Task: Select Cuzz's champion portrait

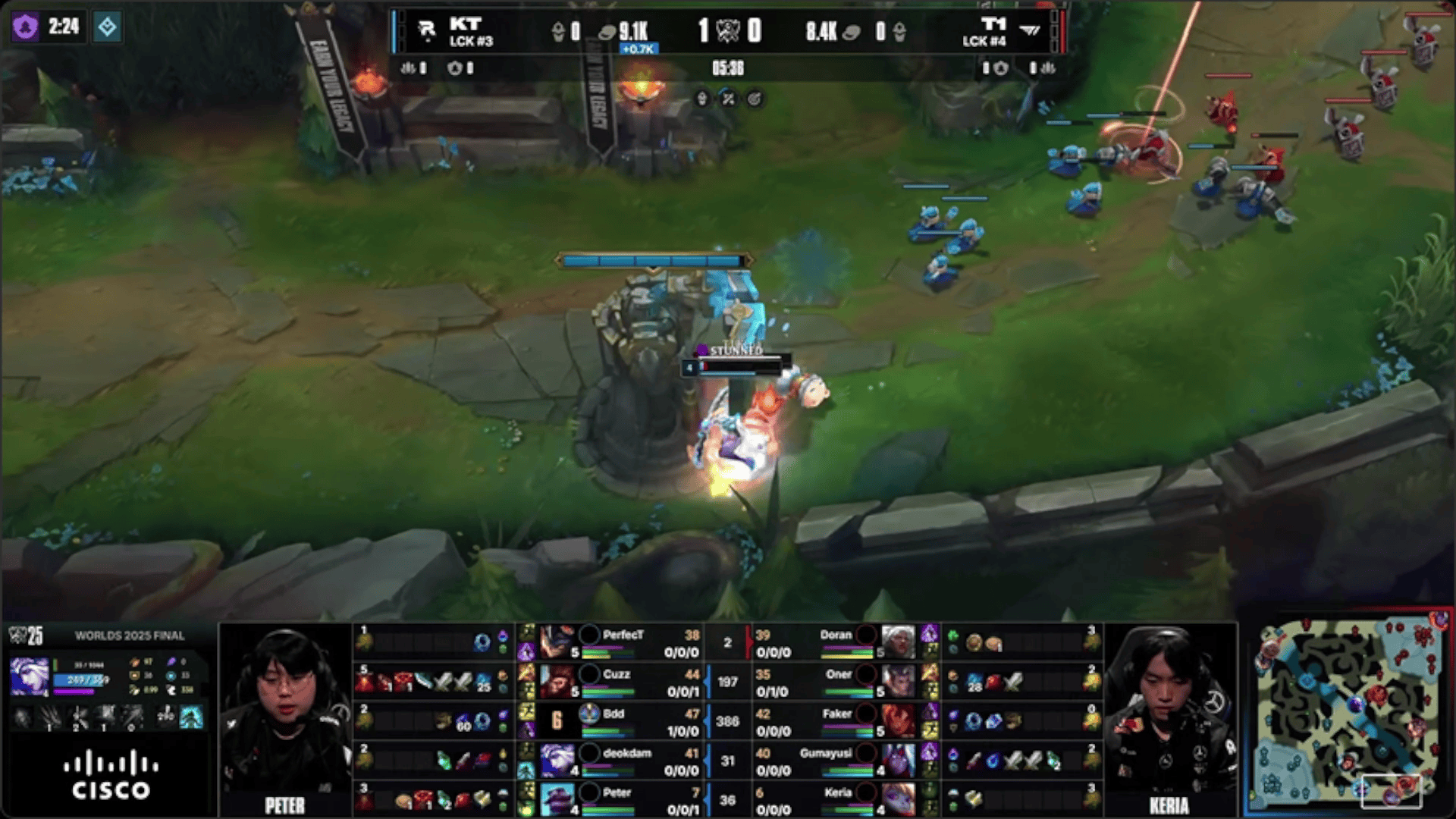Action: pos(557,681)
